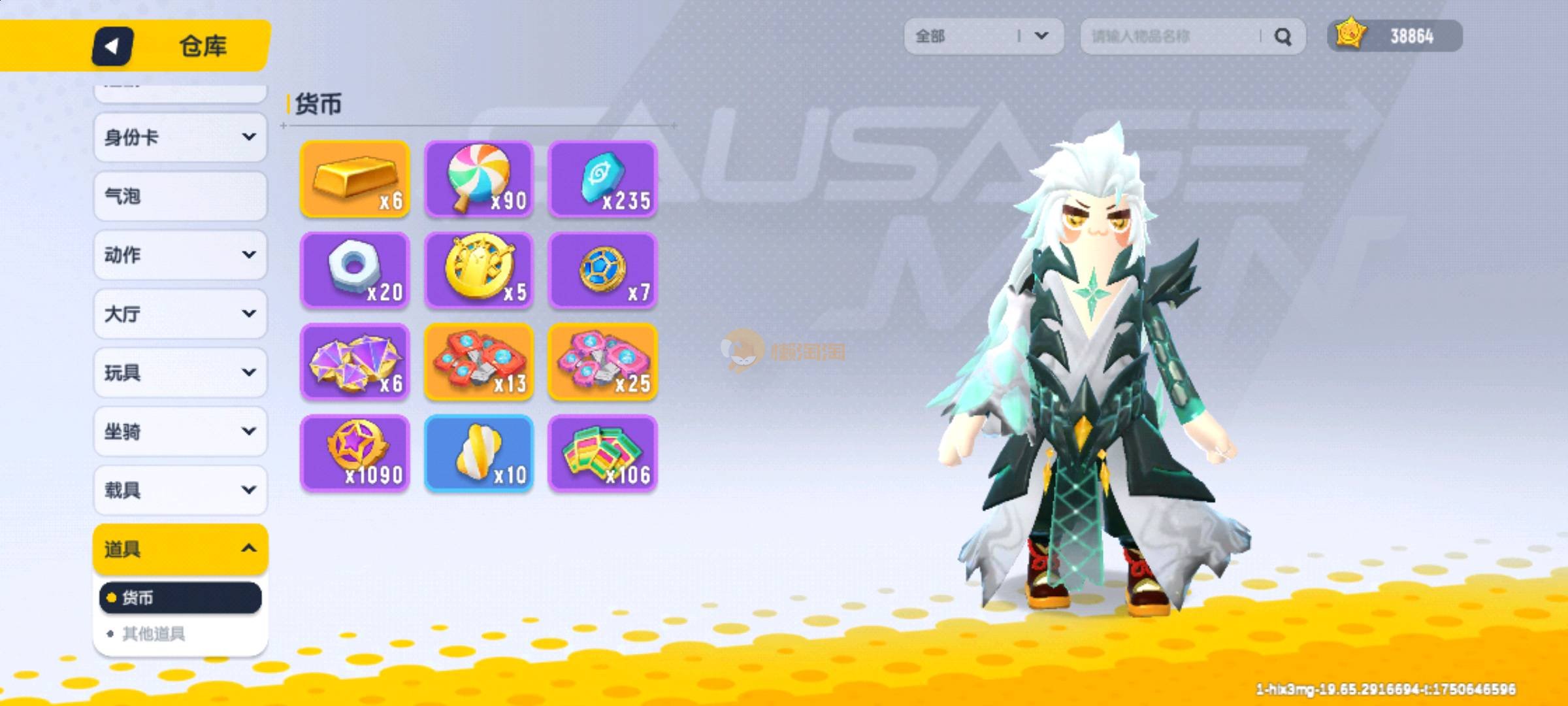Go back using the arrow button
This screenshot has height=706, width=1568.
112,46
